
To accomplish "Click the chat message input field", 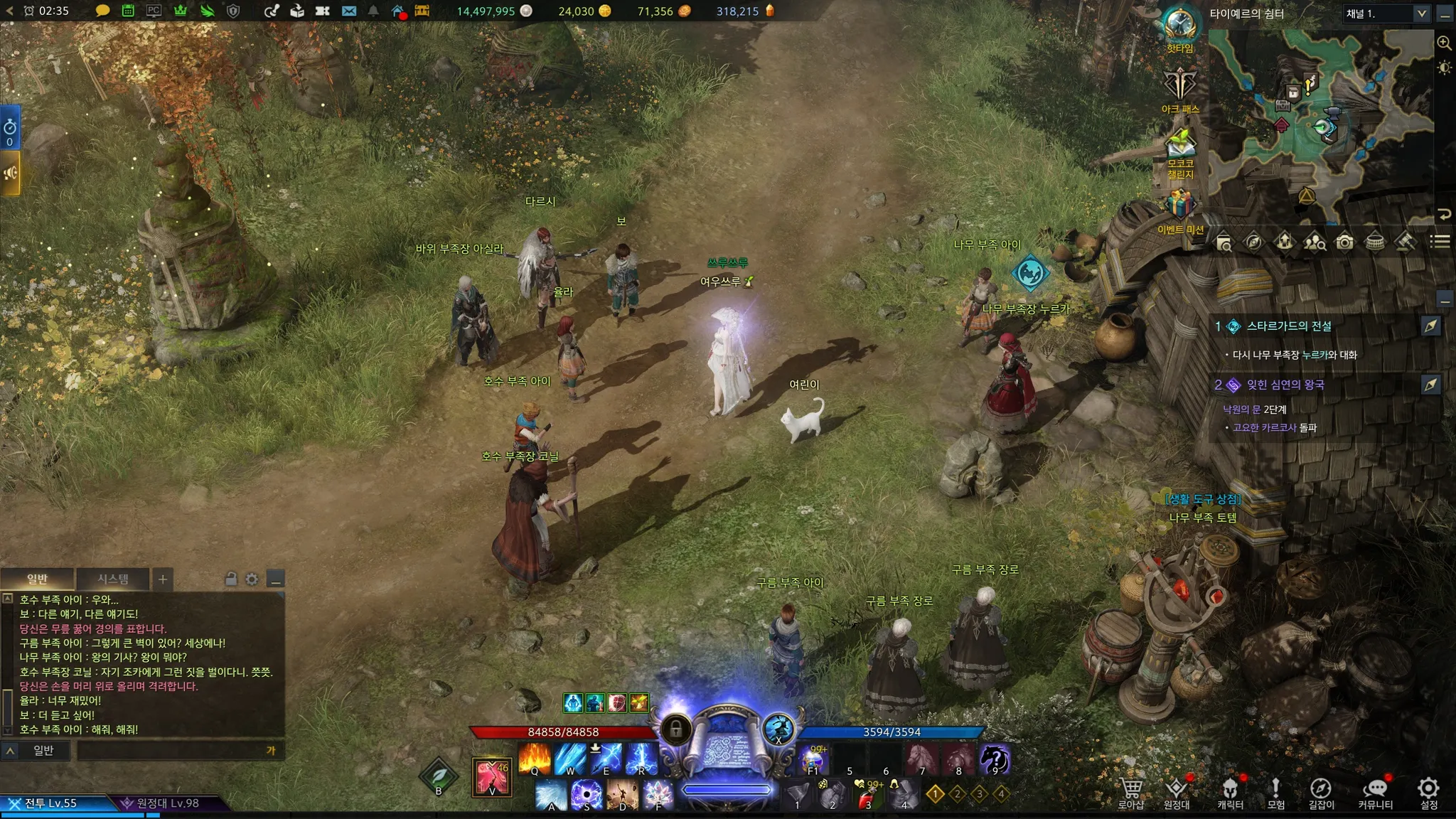I will coord(171,750).
